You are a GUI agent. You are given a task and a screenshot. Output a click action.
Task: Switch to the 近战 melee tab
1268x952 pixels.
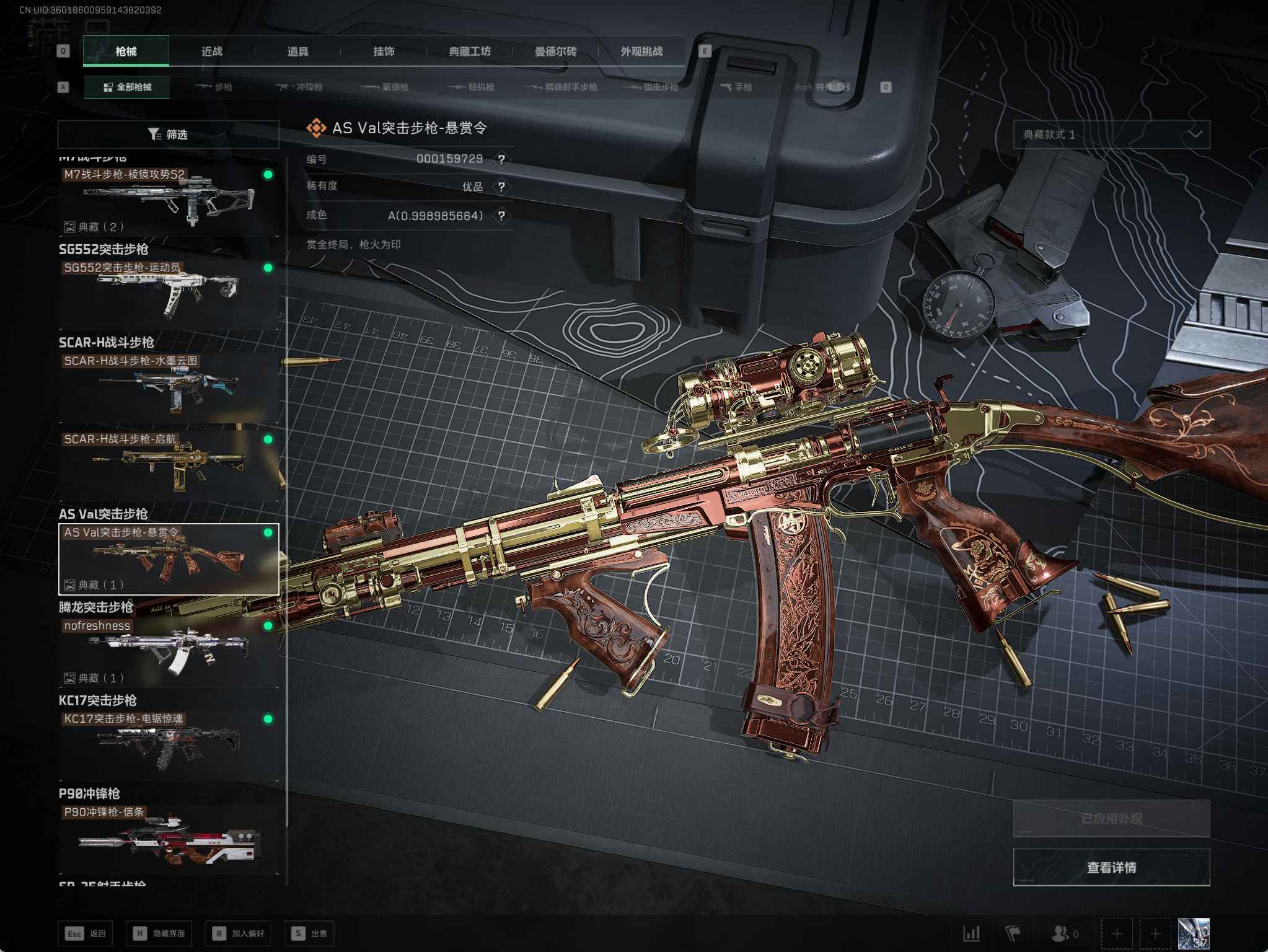[x=211, y=51]
